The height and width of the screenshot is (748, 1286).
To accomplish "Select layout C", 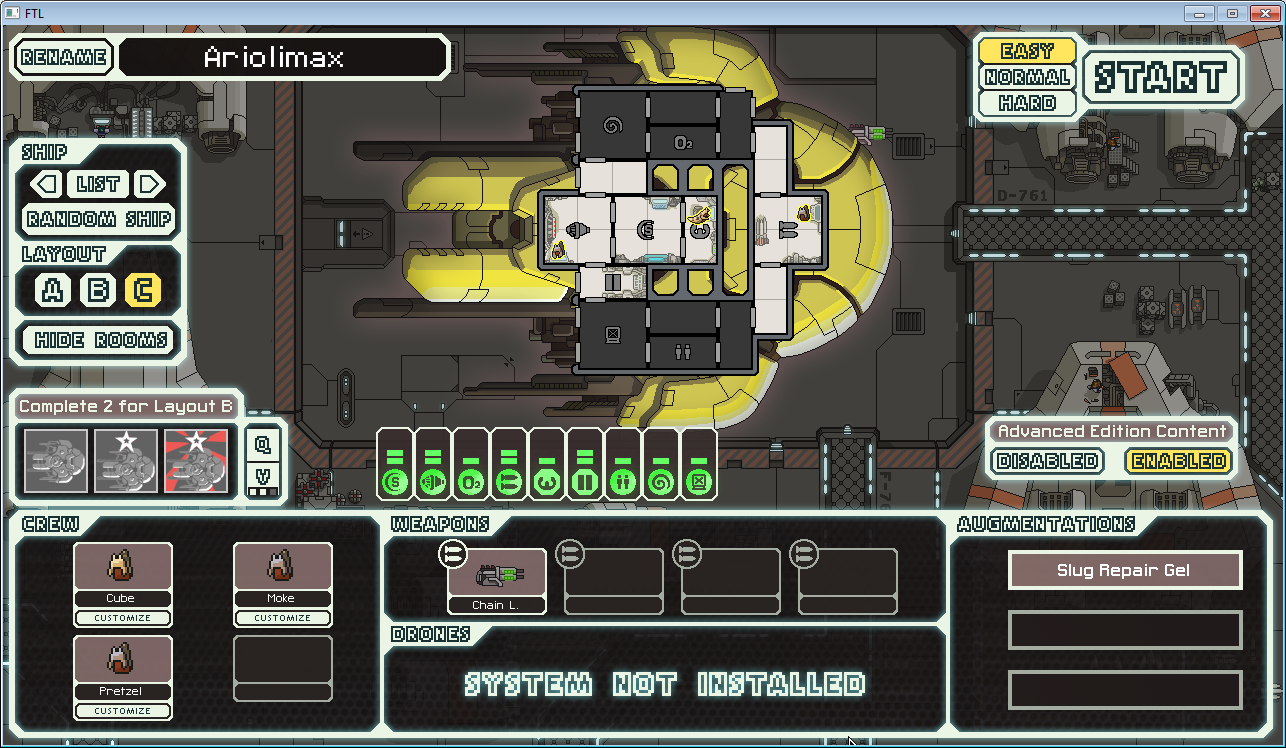I will tap(143, 291).
